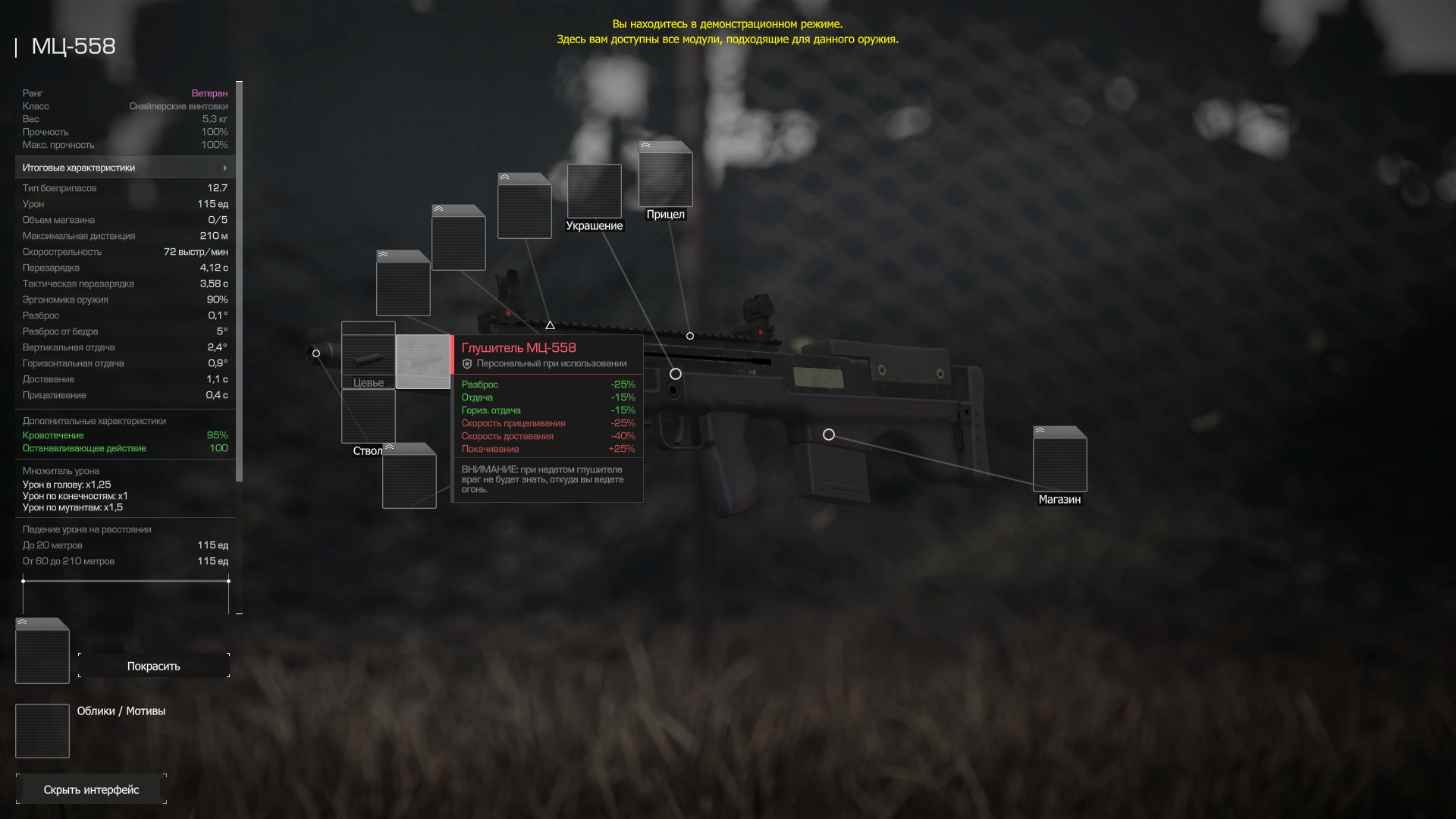The height and width of the screenshot is (819, 1456).
Task: Expand the Итоговые характеристики section
Action: point(125,168)
